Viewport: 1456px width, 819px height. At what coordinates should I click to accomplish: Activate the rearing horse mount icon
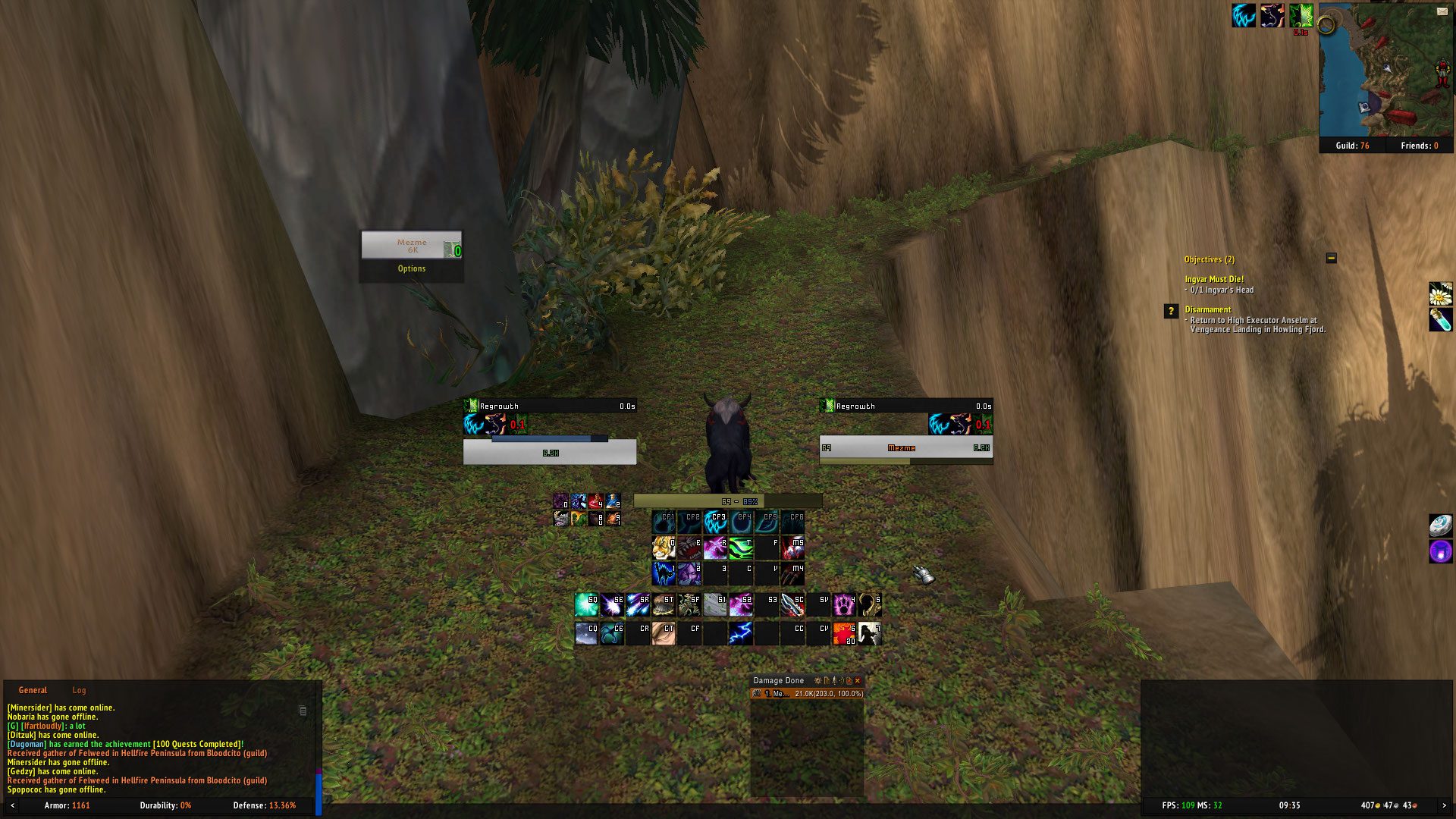(x=870, y=632)
